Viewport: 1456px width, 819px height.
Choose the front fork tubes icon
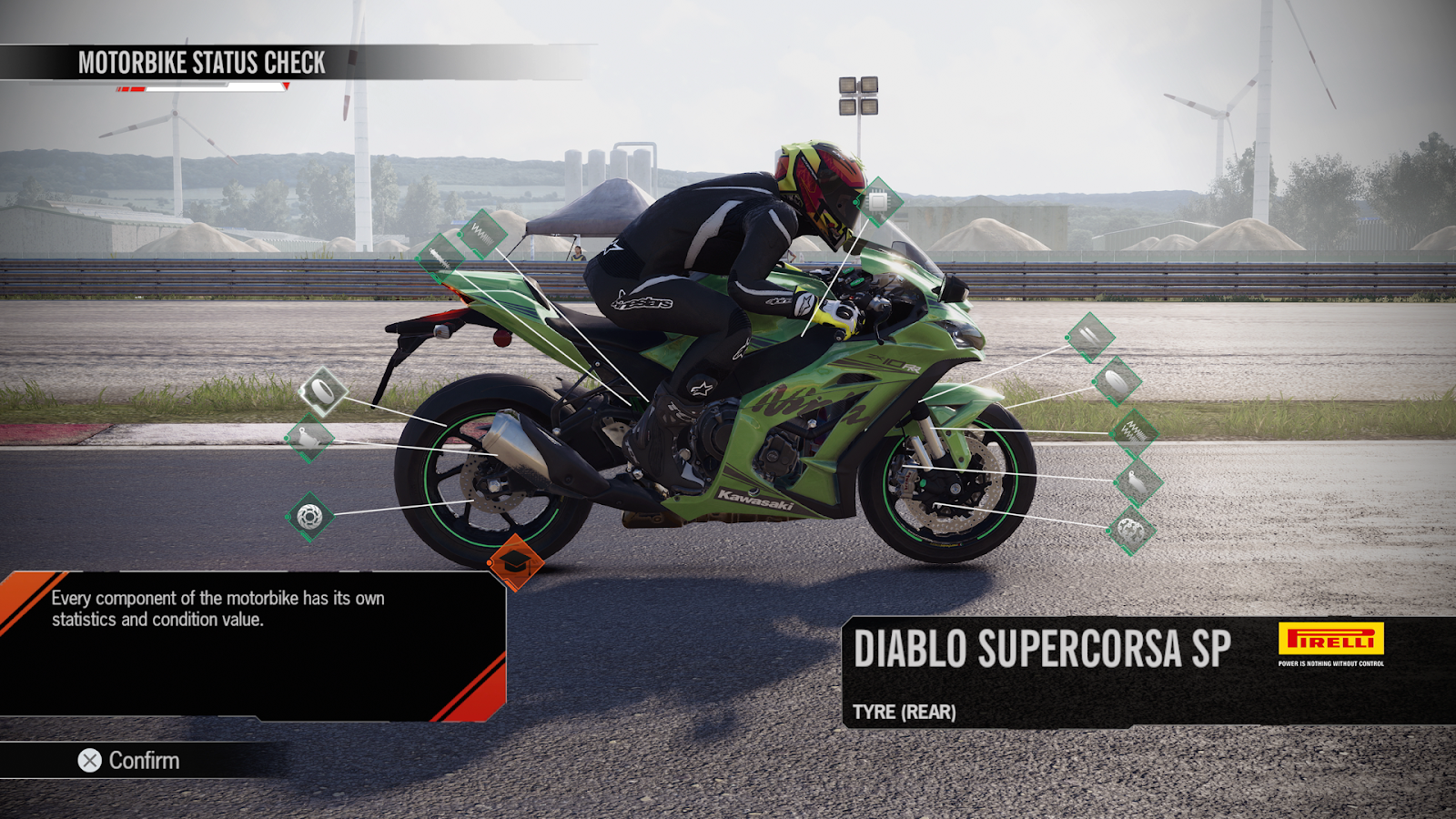1089,337
